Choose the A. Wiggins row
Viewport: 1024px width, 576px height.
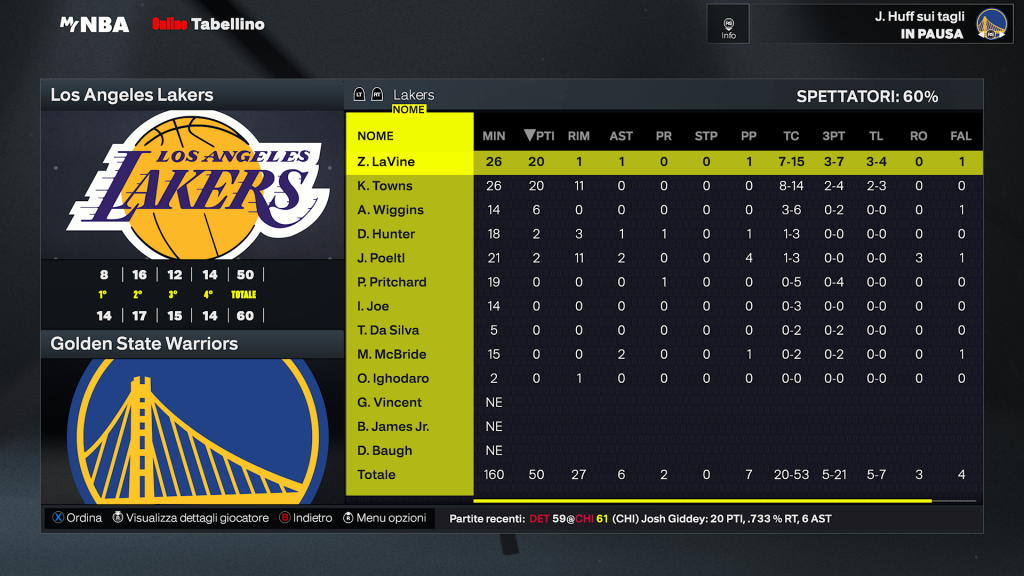click(x=390, y=210)
